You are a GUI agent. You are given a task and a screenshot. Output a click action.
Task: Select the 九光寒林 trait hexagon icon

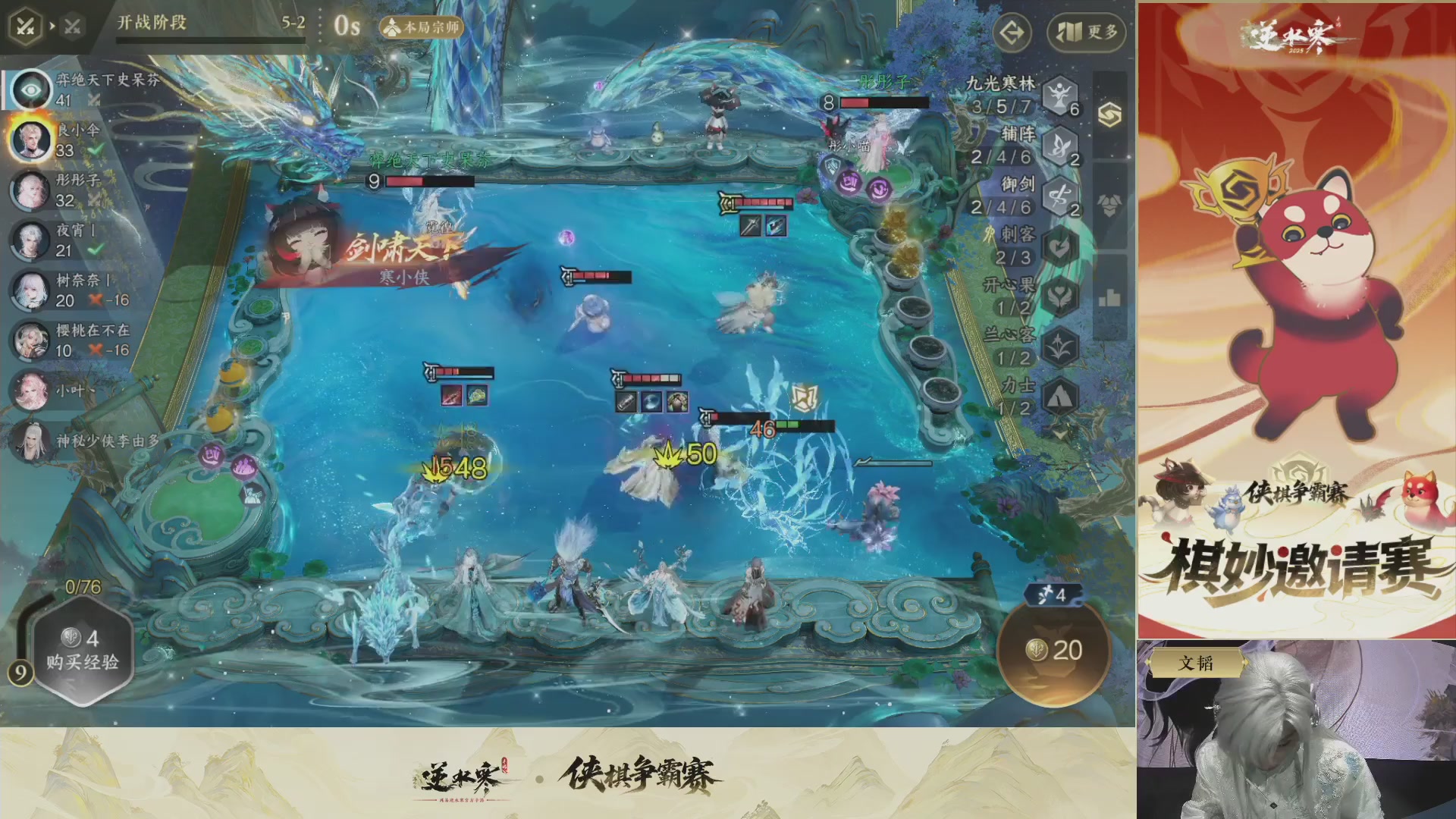(x=1060, y=98)
